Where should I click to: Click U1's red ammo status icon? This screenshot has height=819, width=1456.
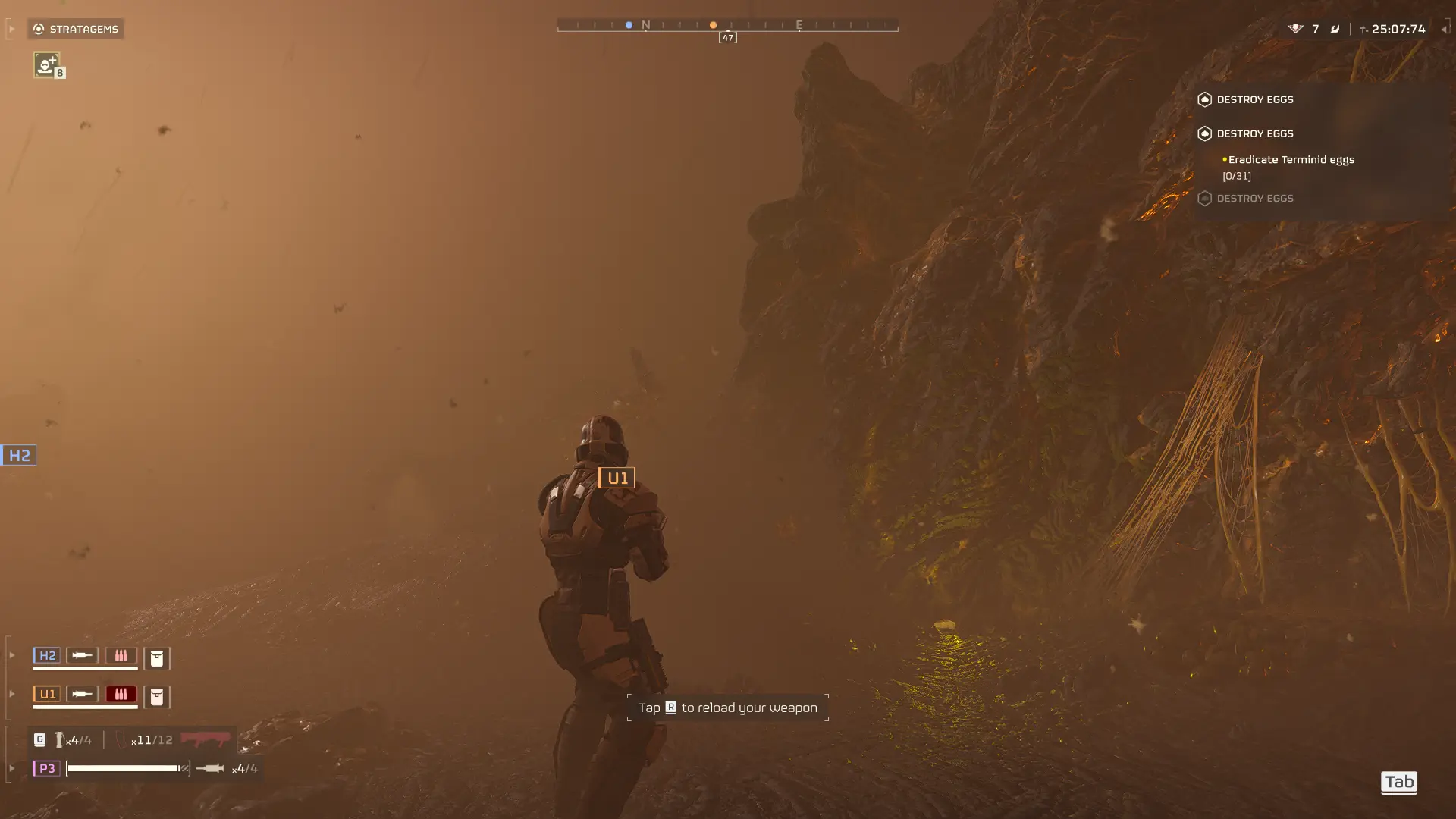pos(121,694)
